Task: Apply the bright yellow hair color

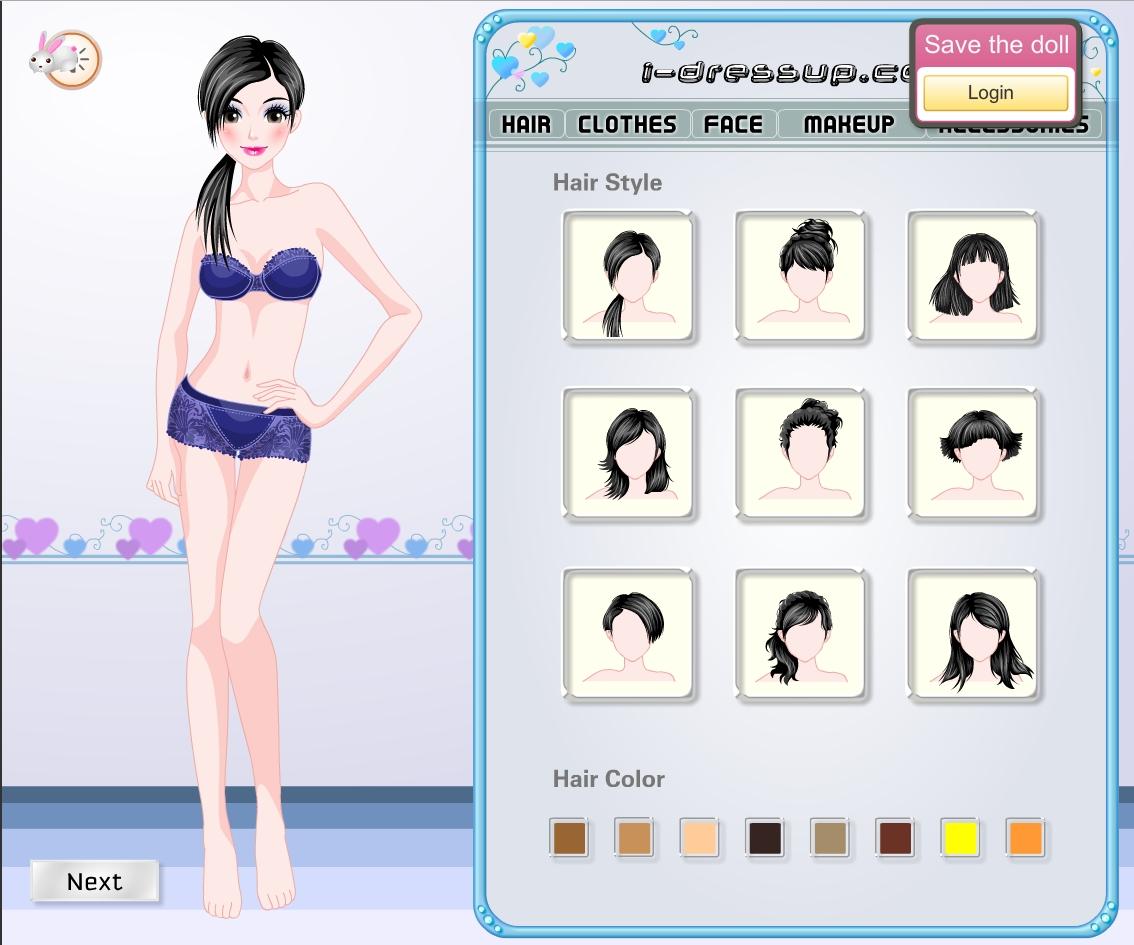Action: point(961,838)
